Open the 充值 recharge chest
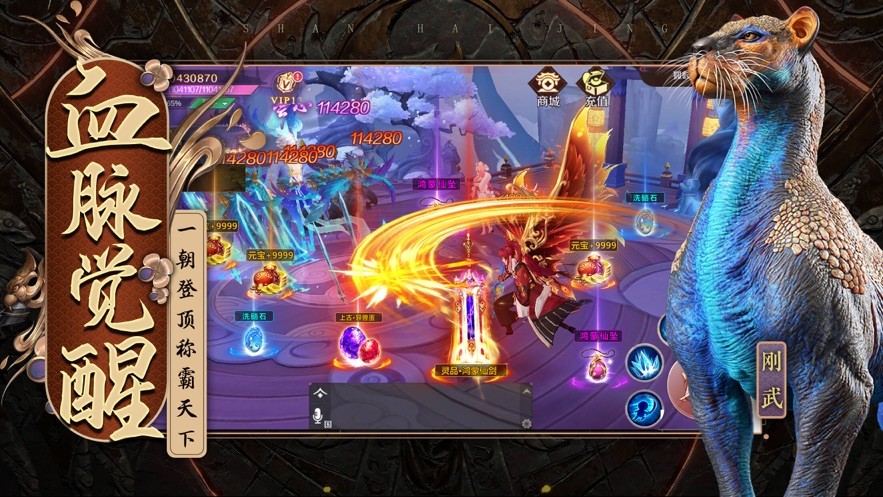The height and width of the screenshot is (497, 883). [x=597, y=87]
